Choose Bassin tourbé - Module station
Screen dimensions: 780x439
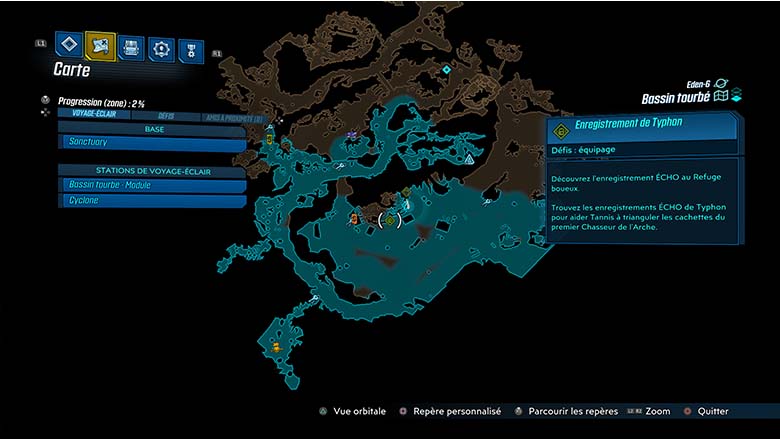(150, 185)
